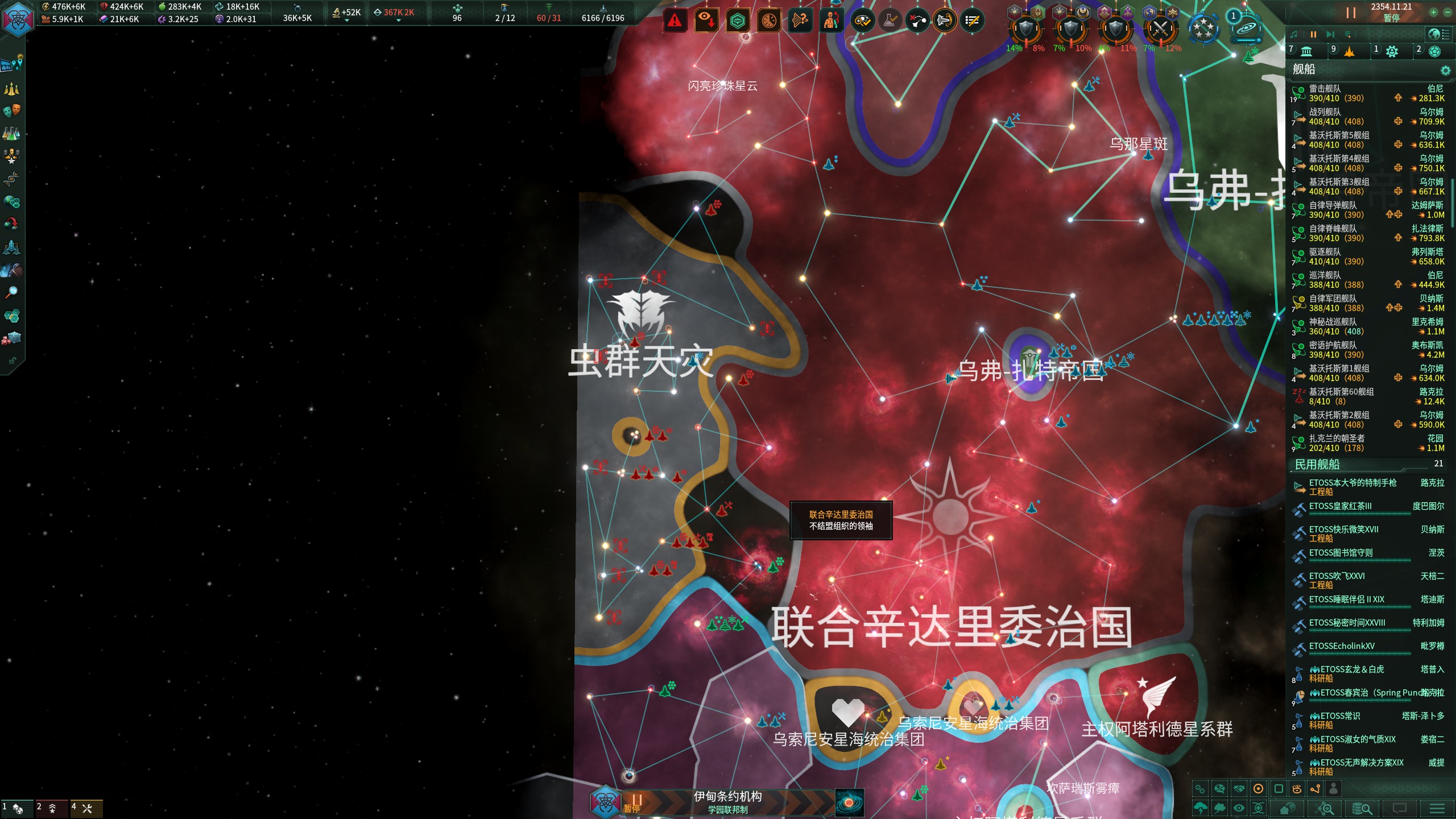Switch to the planets tab above the outliner
1456x819 pixels.
tap(1308, 51)
